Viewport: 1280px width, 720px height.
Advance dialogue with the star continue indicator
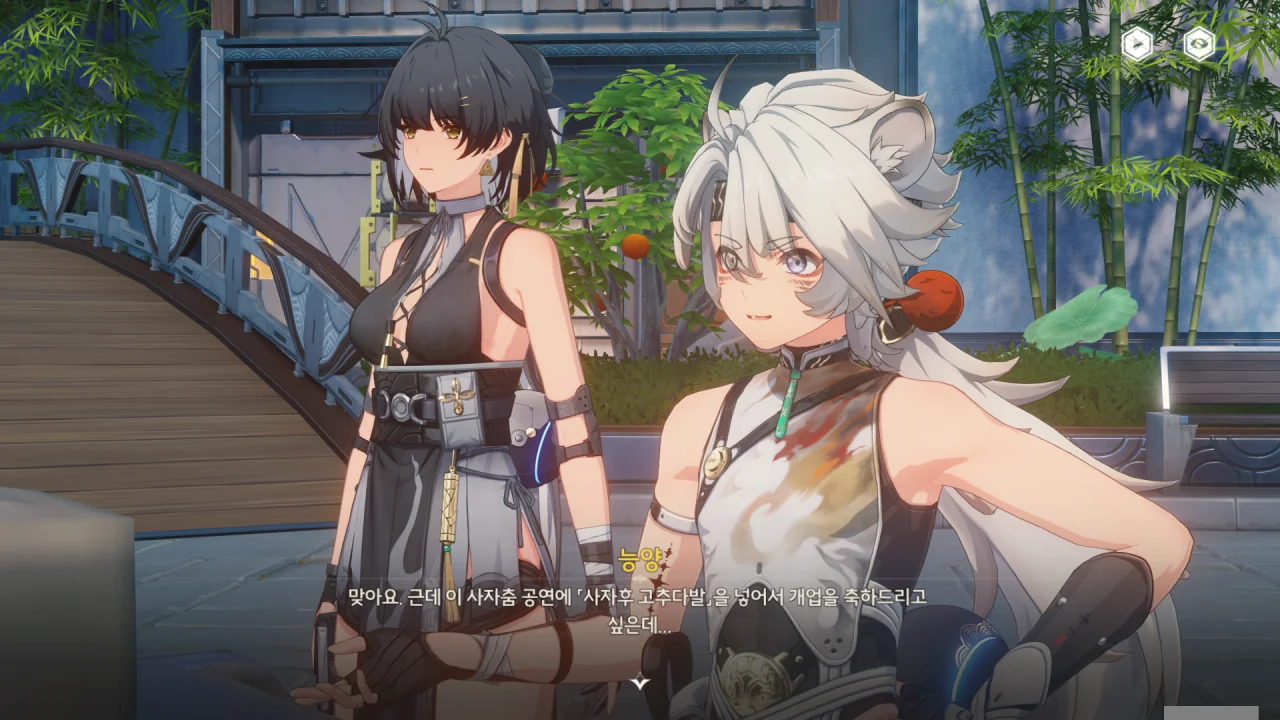640,681
